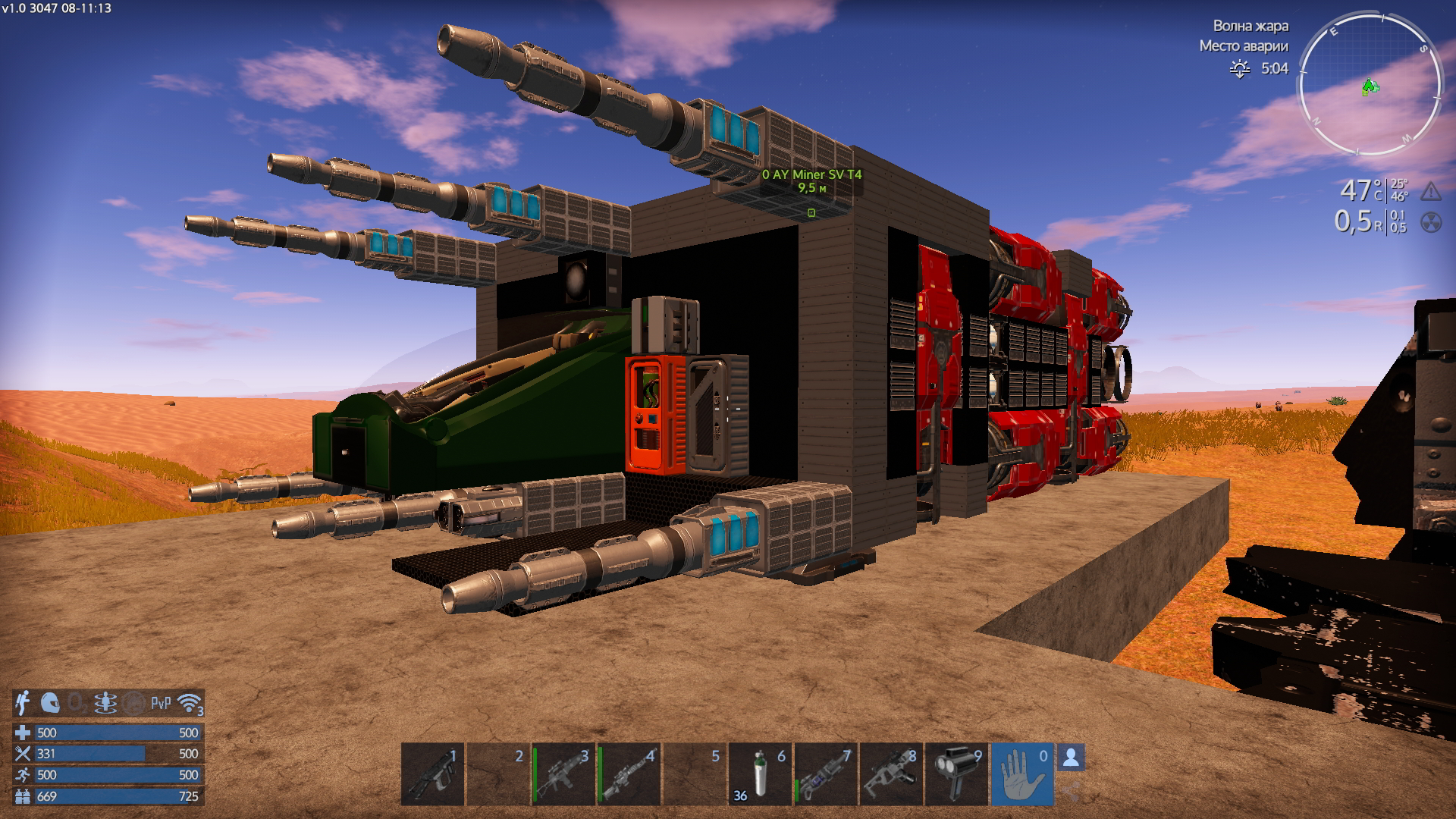The image size is (1456, 819).
Task: Toggle the jetpack status icon
Action: (x=23, y=703)
